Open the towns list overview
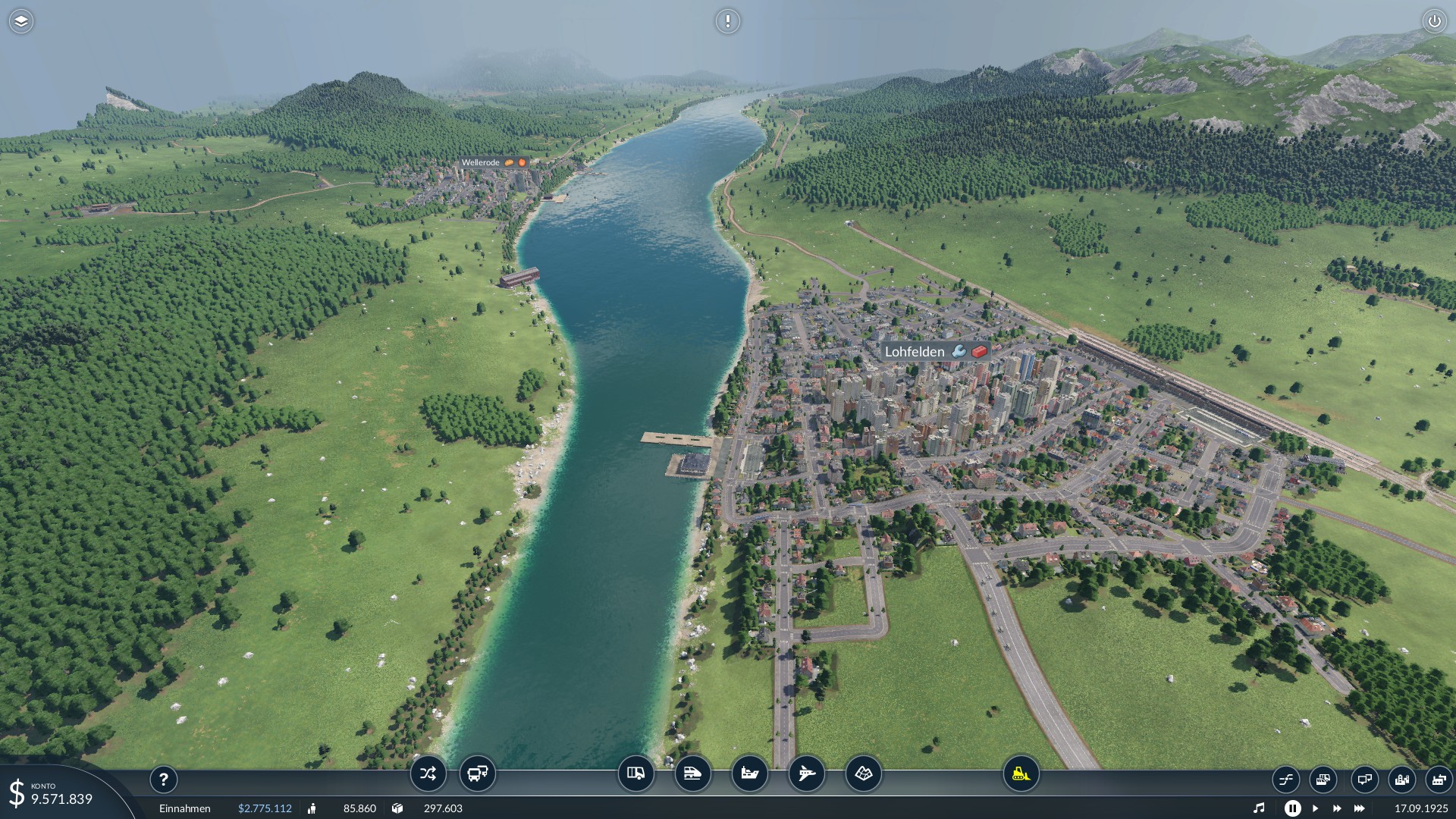The width and height of the screenshot is (1456, 819). click(x=1401, y=779)
